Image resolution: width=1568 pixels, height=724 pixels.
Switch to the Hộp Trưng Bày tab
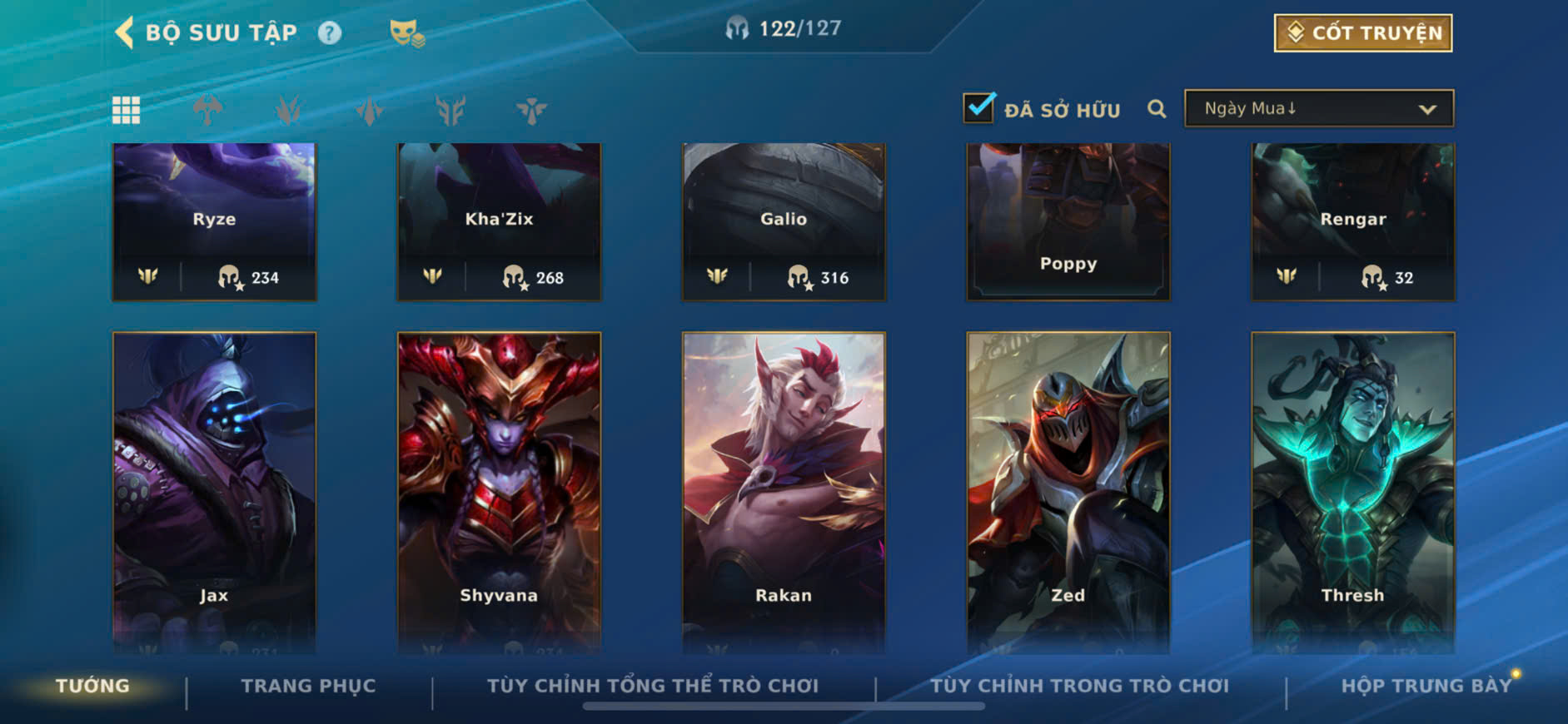click(x=1426, y=686)
